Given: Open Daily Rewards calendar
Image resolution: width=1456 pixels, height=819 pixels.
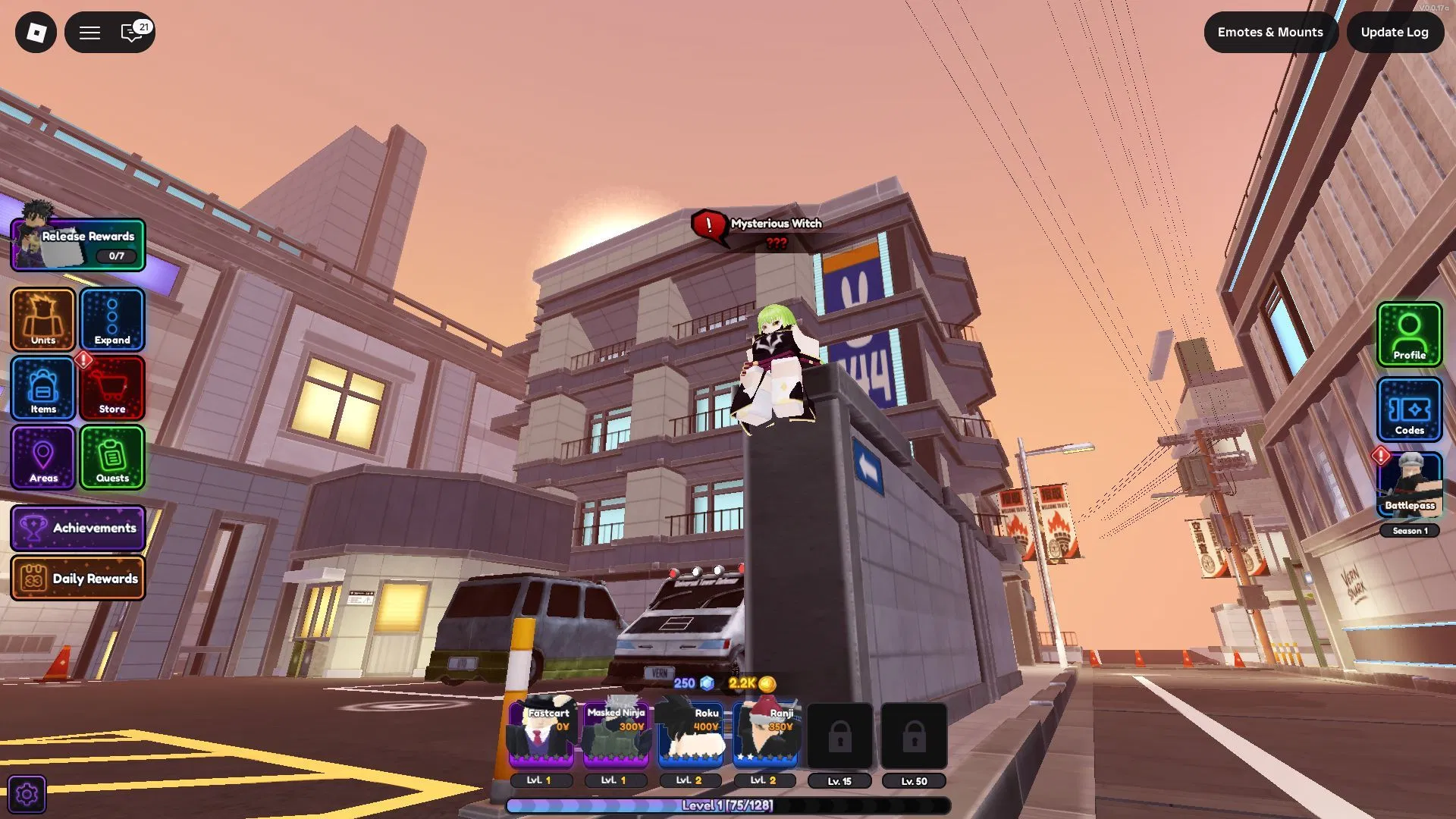Looking at the screenshot, I should [x=78, y=578].
